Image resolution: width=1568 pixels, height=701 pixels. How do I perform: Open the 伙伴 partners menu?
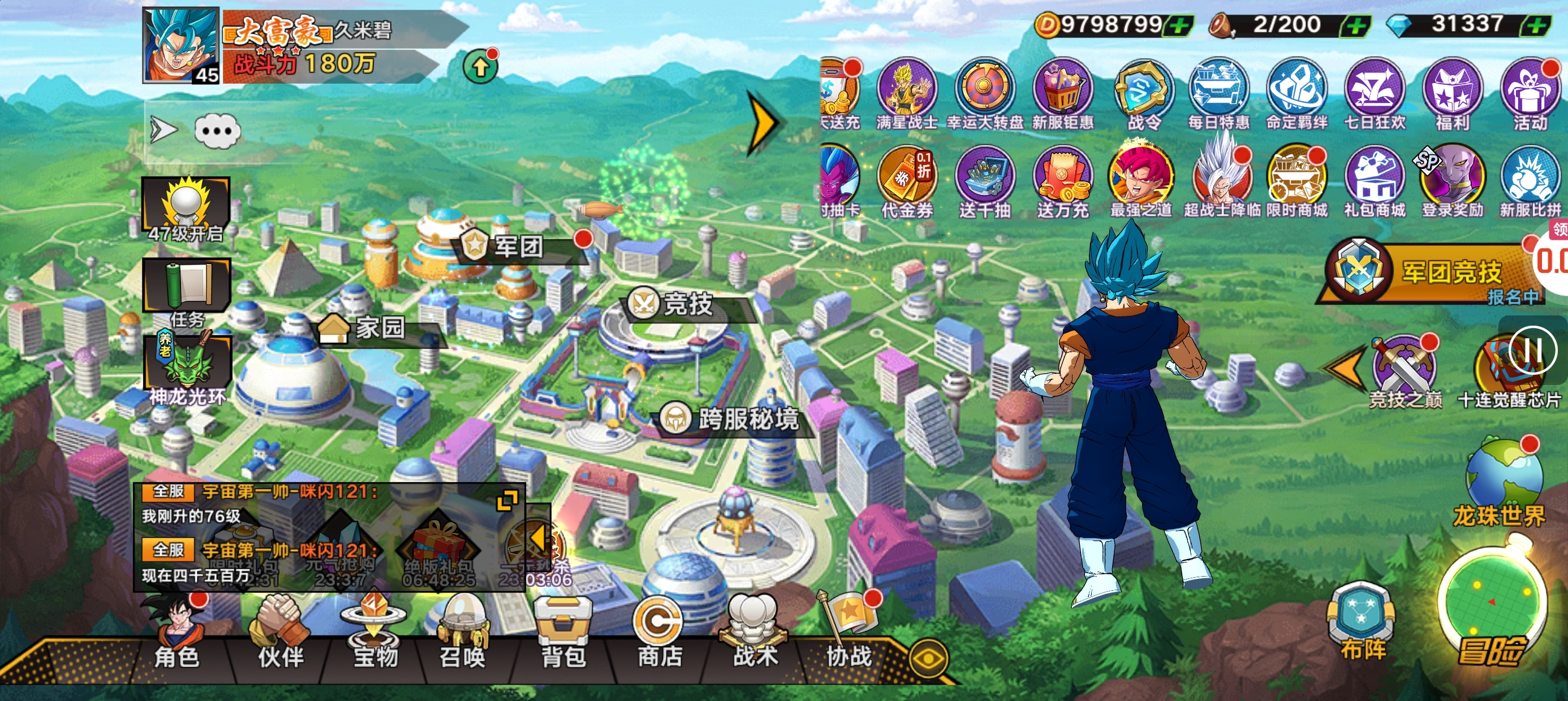281,636
